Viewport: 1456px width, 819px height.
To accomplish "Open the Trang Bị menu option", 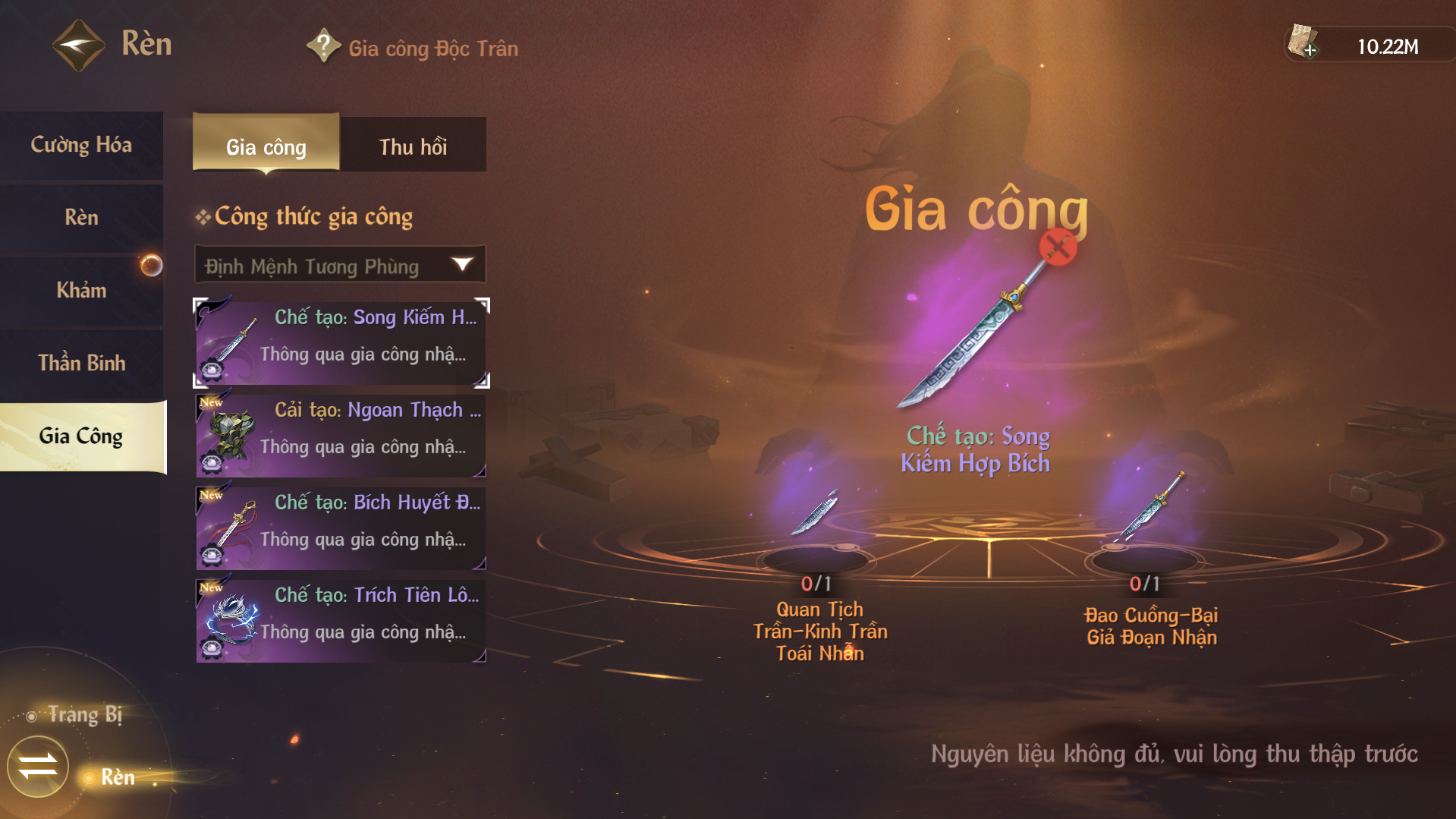I will coord(83,715).
